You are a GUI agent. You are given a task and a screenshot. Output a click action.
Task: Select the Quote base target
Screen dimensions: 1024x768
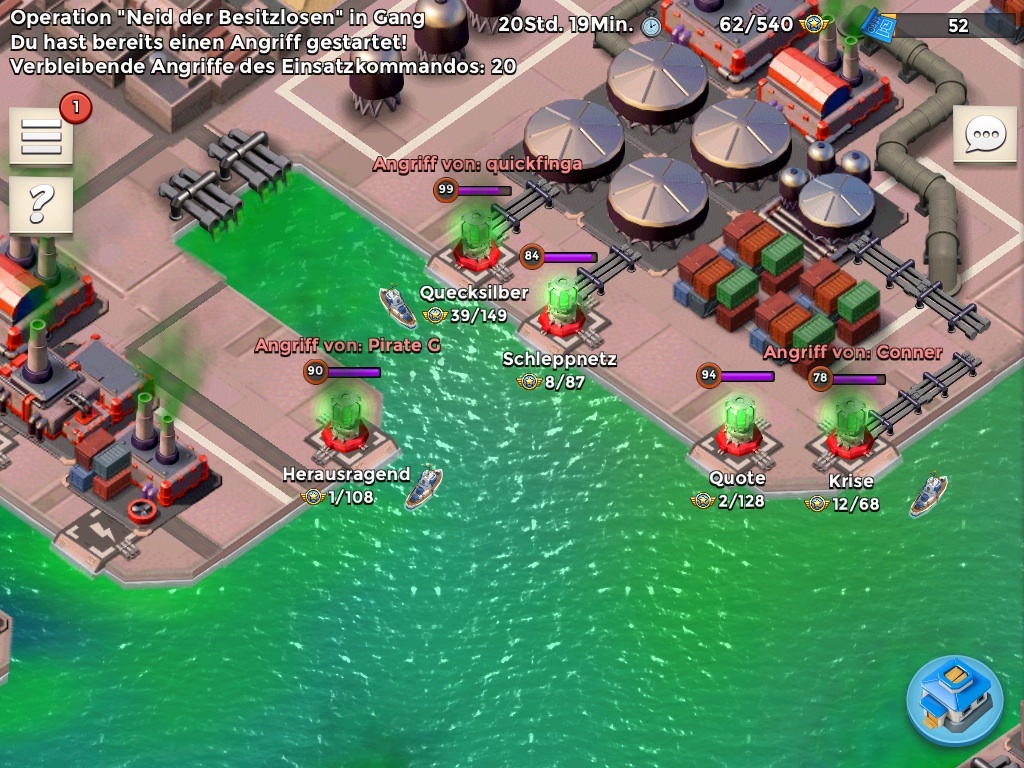pos(738,426)
